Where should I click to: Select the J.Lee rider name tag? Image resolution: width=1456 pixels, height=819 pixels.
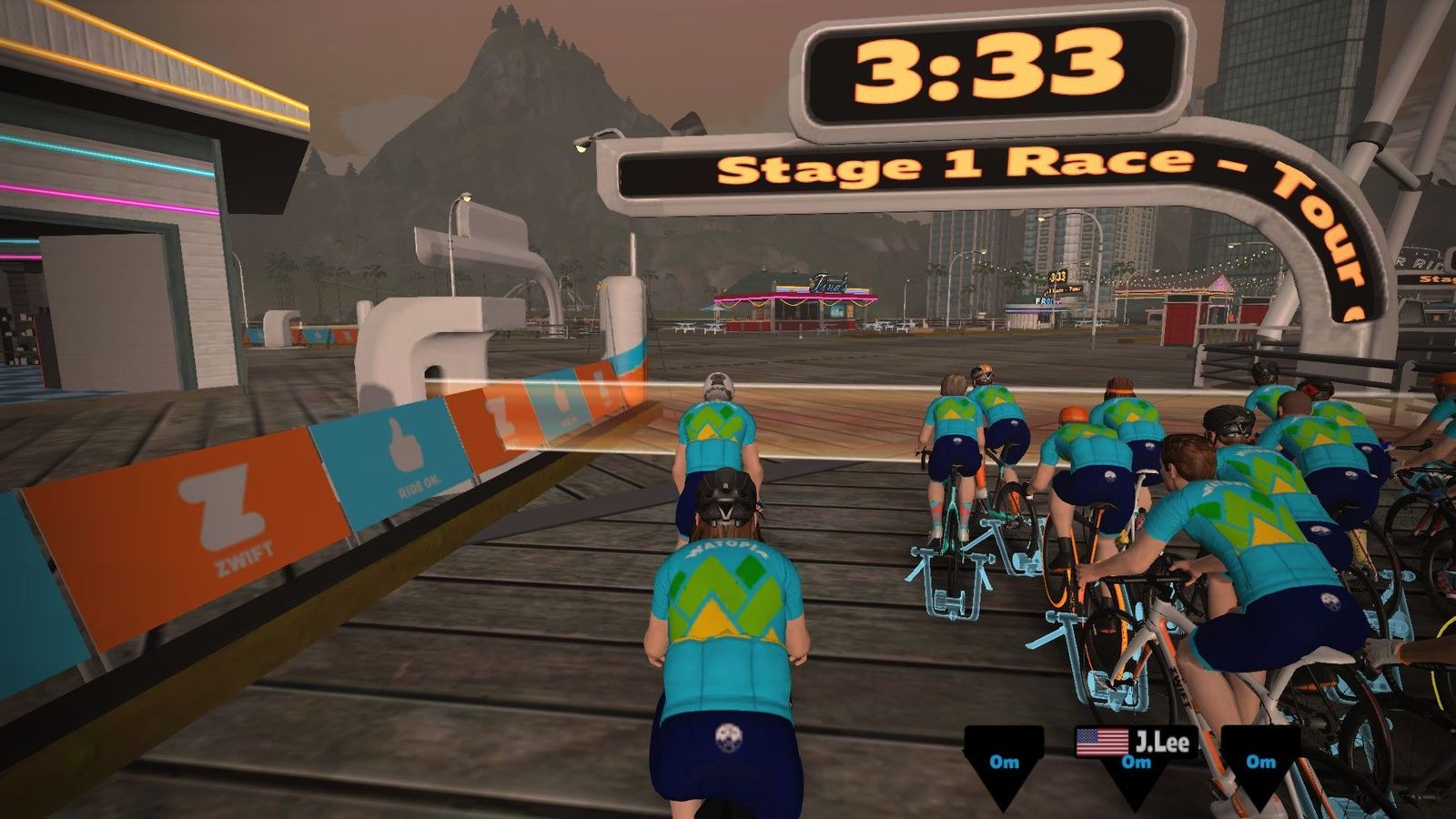coord(1136,743)
